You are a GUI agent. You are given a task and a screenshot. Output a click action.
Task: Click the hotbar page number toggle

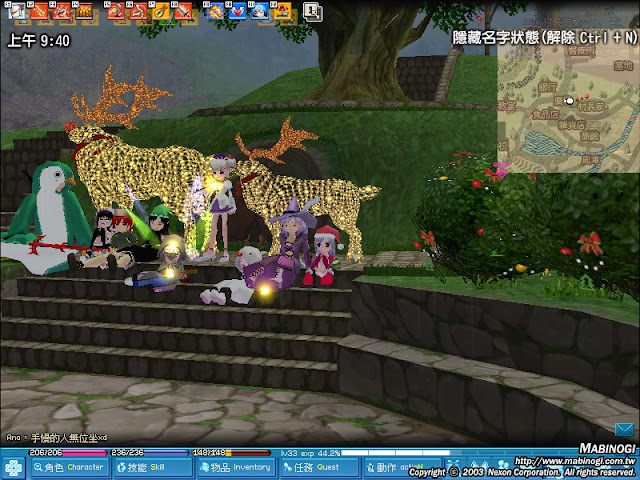click(311, 12)
